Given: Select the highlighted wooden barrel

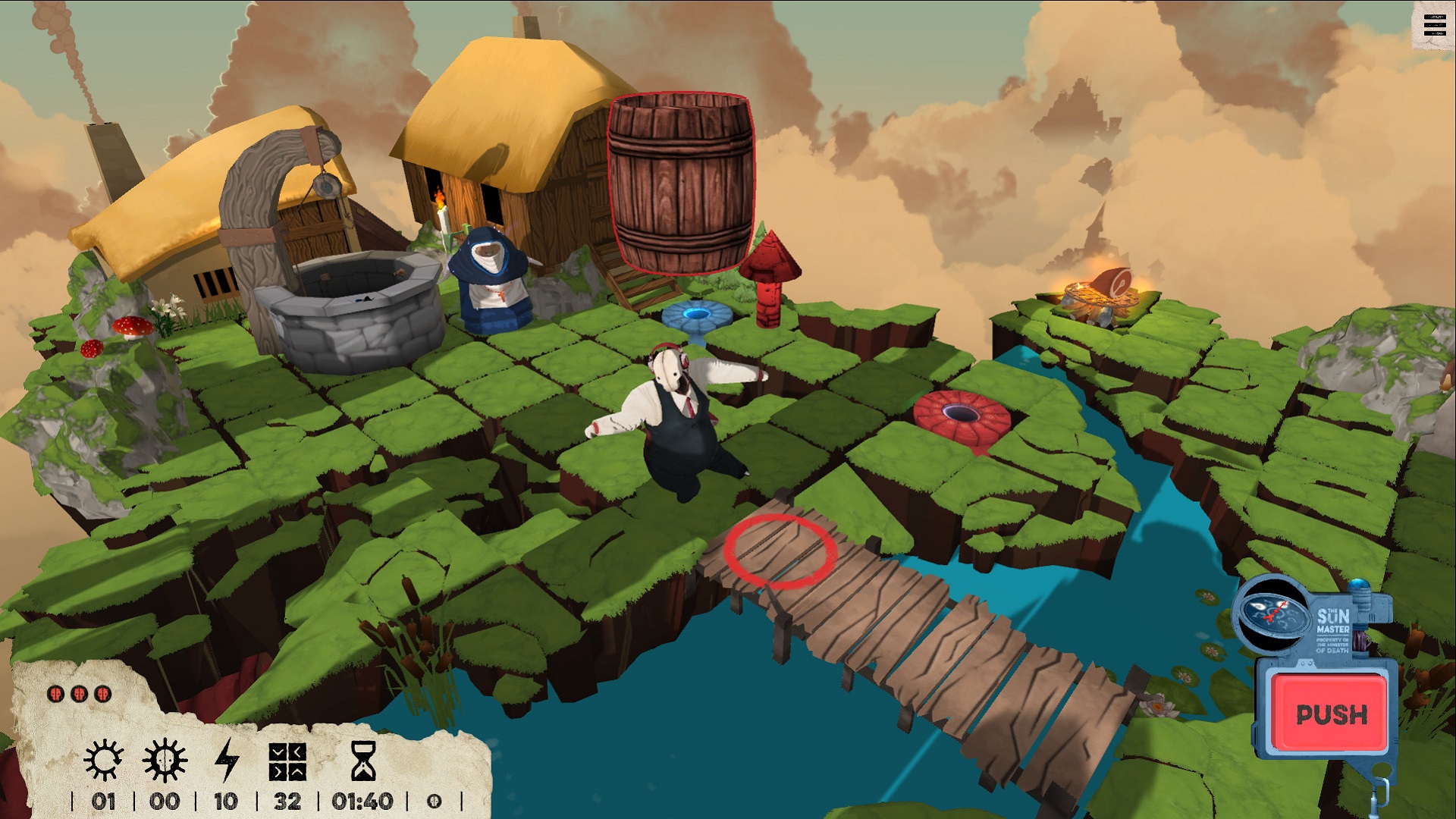Looking at the screenshot, I should pyautogui.click(x=681, y=182).
